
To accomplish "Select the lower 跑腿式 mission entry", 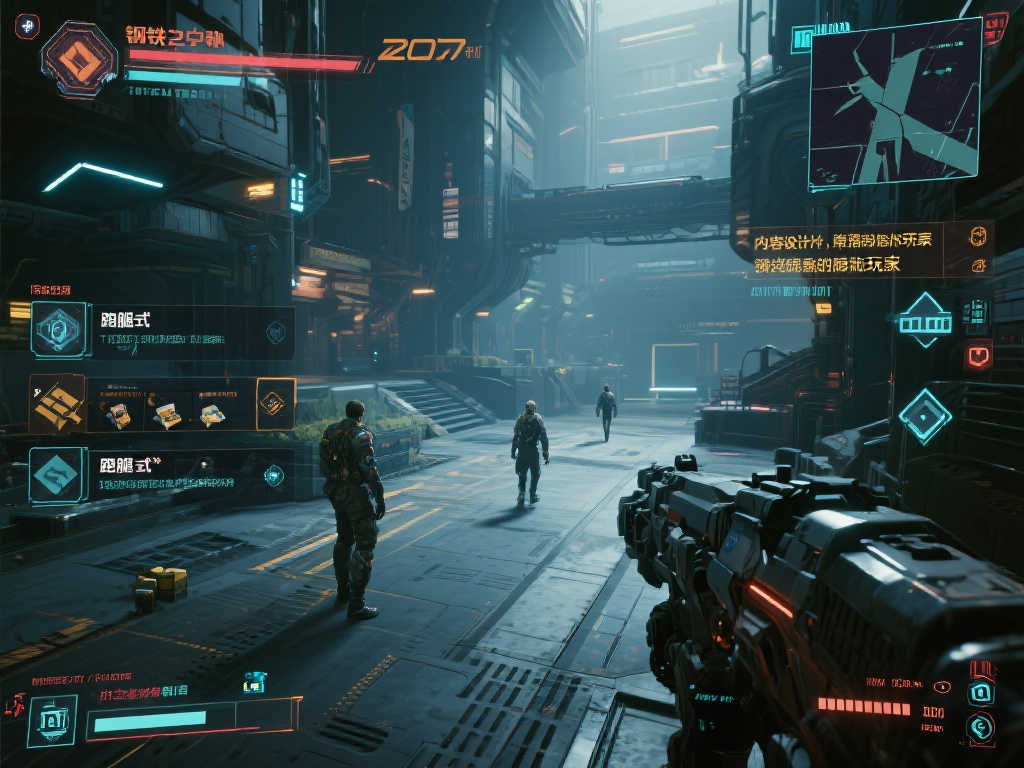I will click(x=162, y=475).
